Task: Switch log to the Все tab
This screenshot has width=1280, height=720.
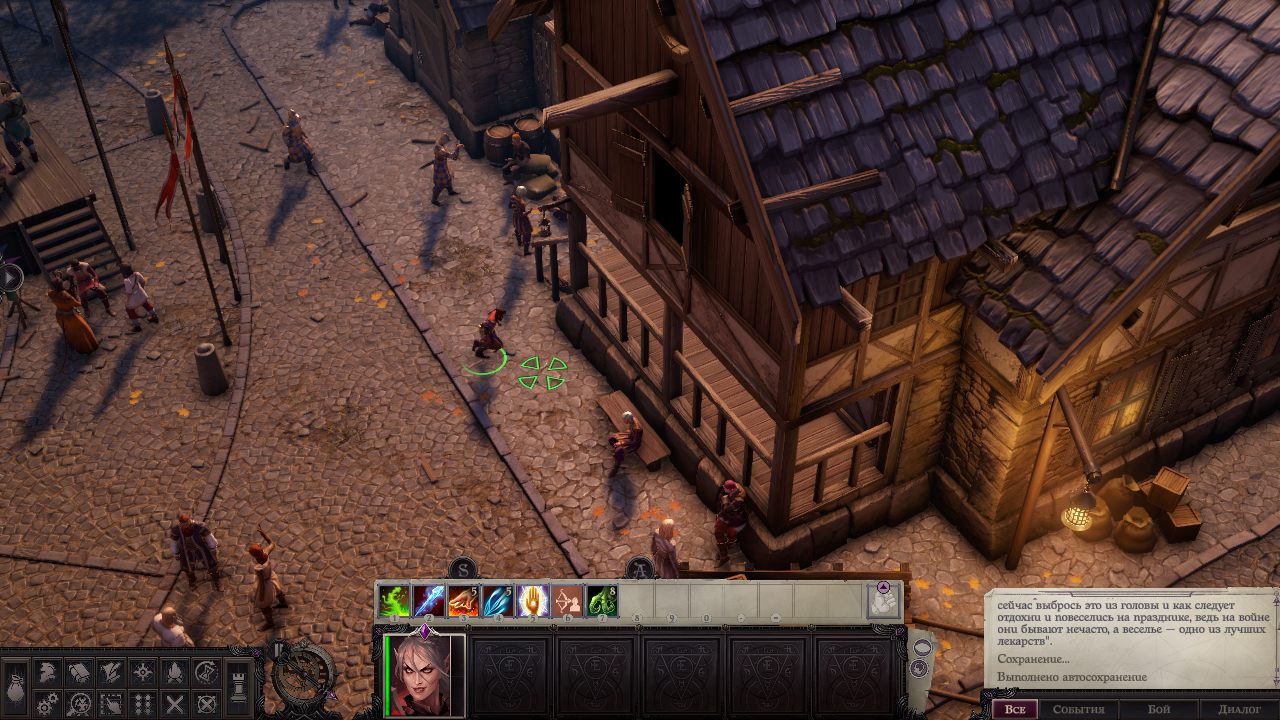Action: coord(1015,709)
